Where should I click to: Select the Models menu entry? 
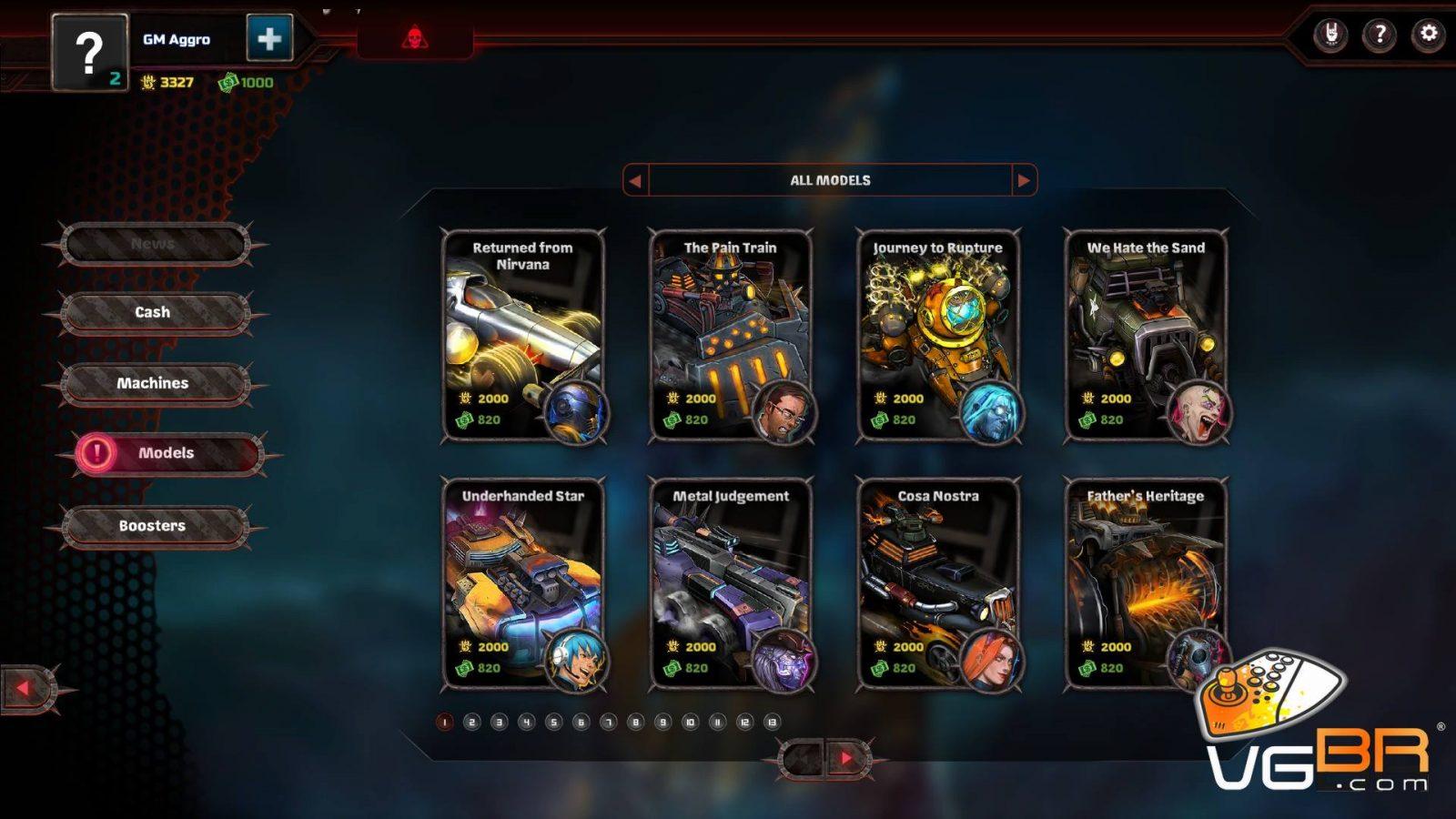[x=167, y=453]
